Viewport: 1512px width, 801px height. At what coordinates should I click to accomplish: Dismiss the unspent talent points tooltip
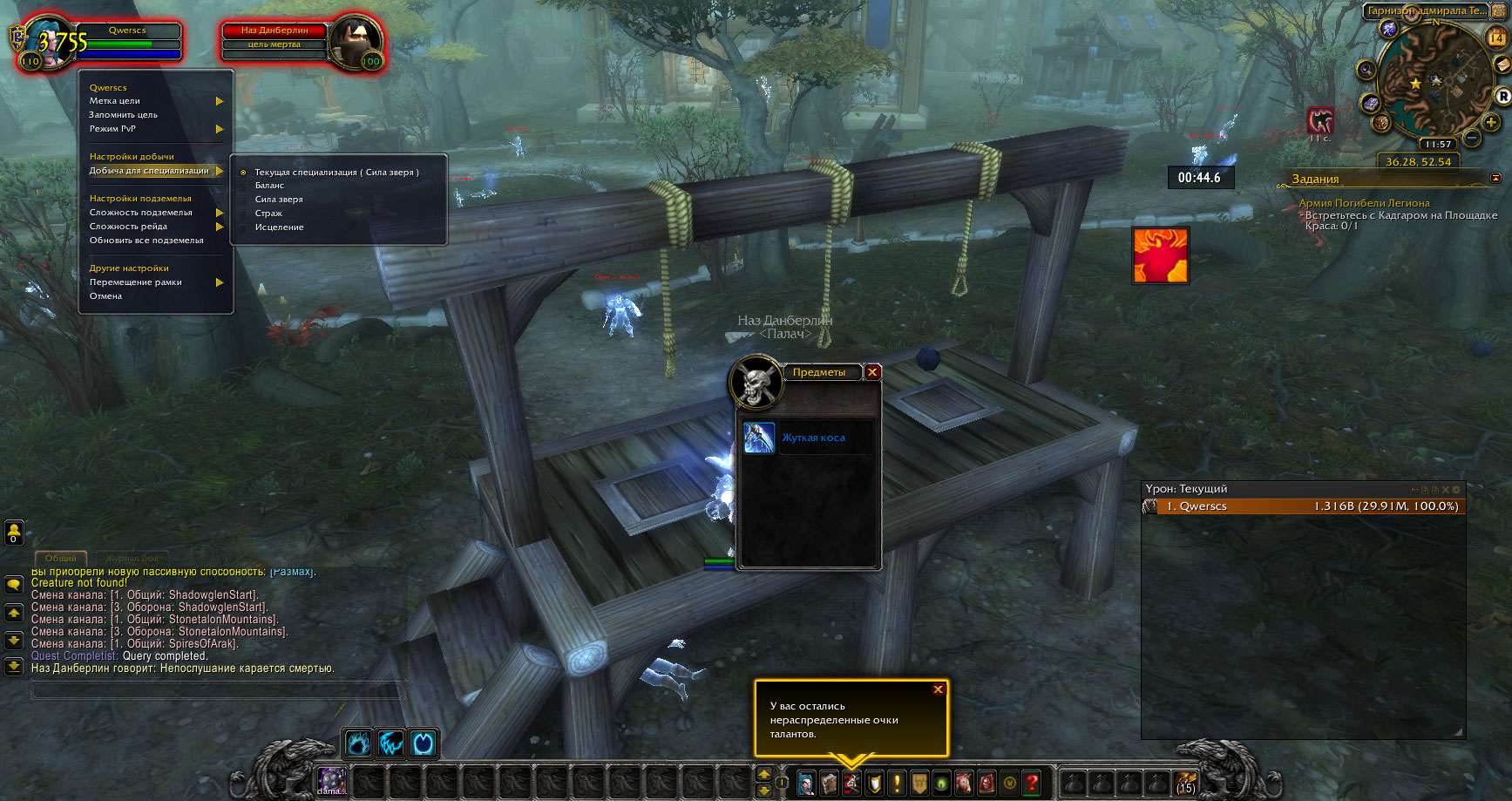(938, 689)
